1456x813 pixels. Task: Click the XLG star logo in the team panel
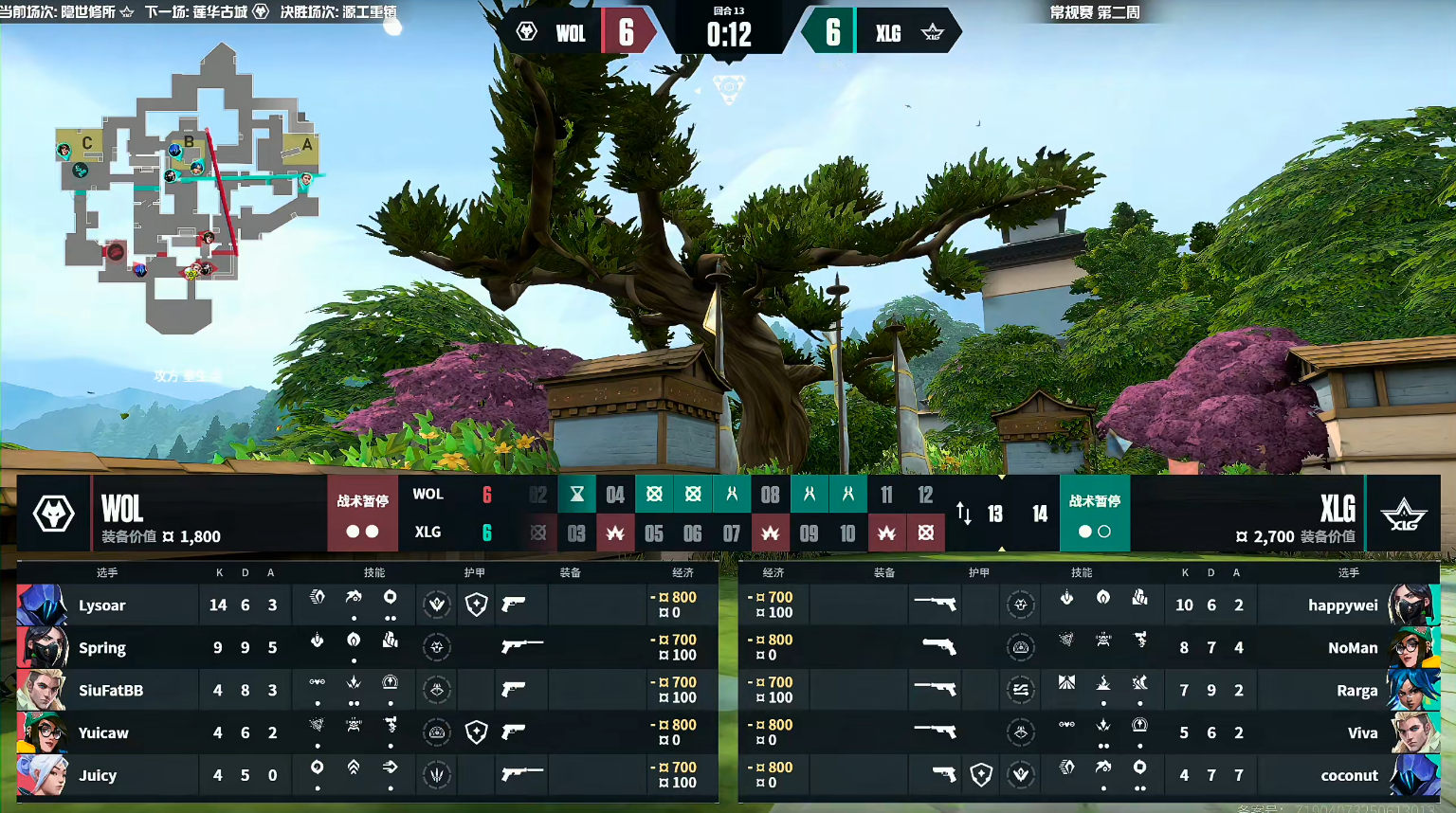[1403, 515]
